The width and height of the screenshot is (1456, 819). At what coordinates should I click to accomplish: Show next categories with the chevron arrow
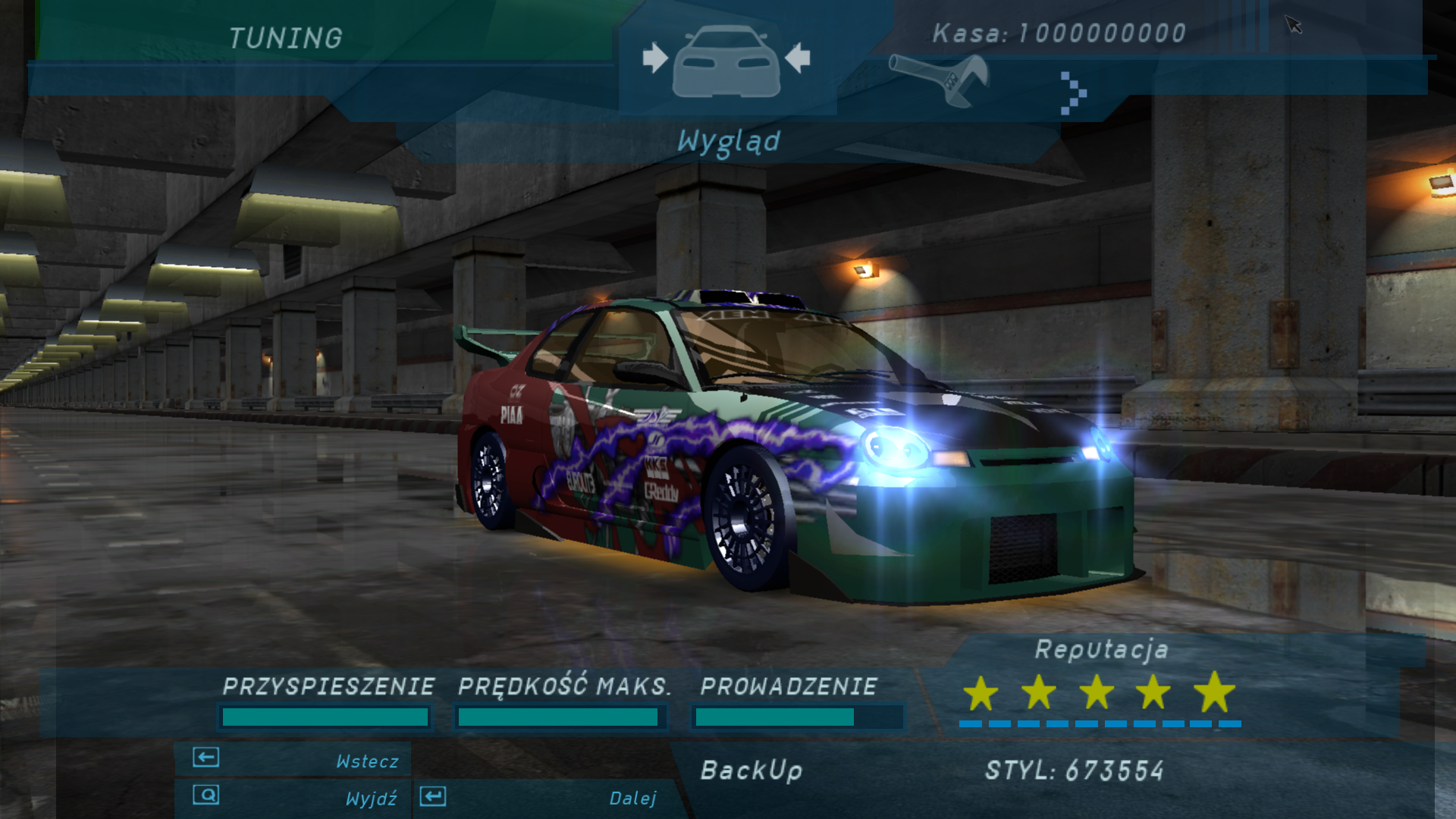[x=1073, y=93]
